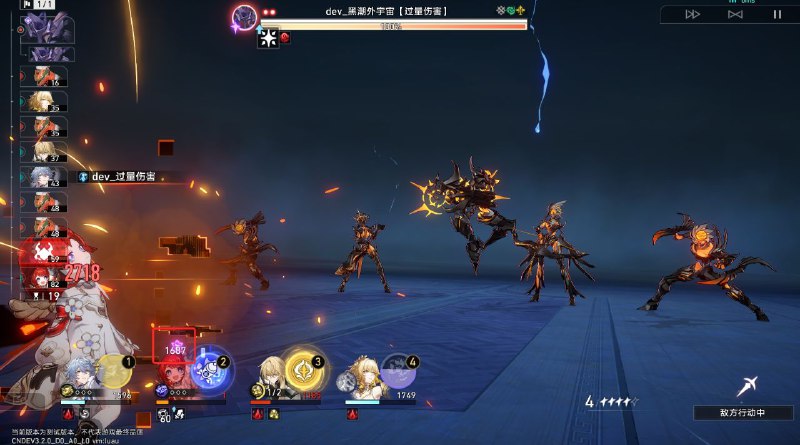Inspect the white snowflake status icon under the boss bar
This screenshot has height=445, width=800.
[268, 39]
